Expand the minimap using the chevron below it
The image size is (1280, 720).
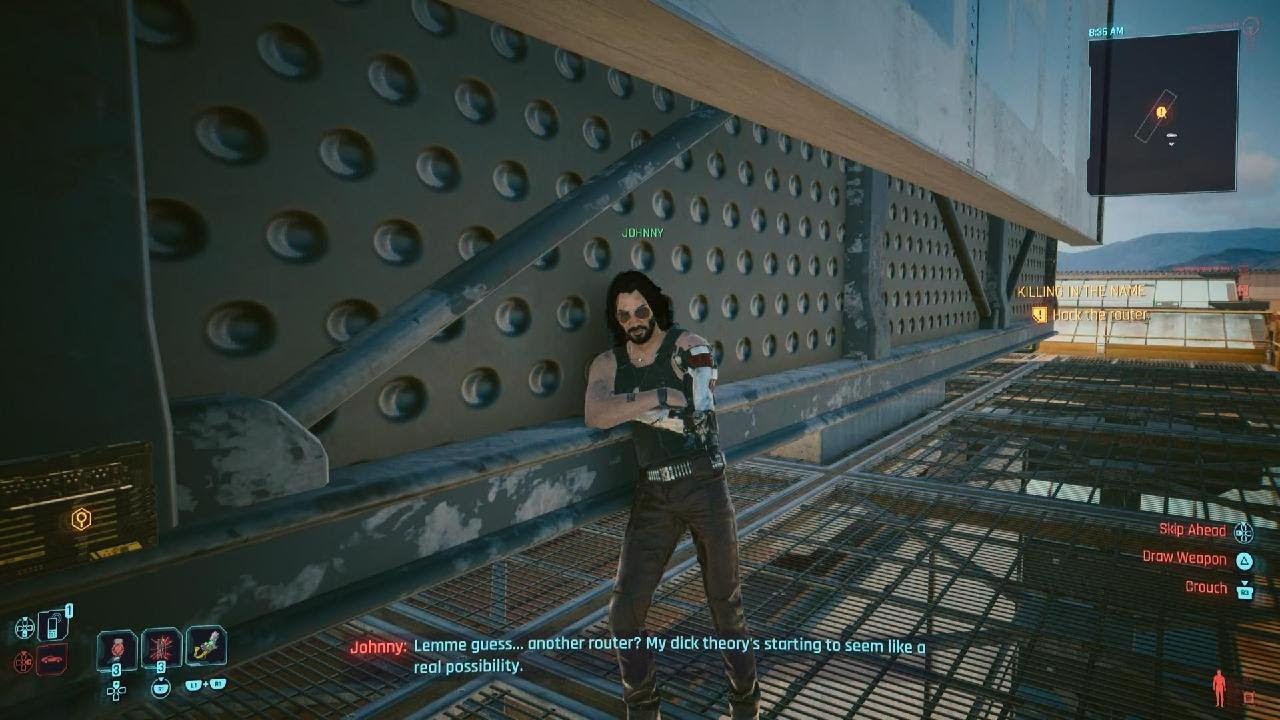coord(1172,143)
